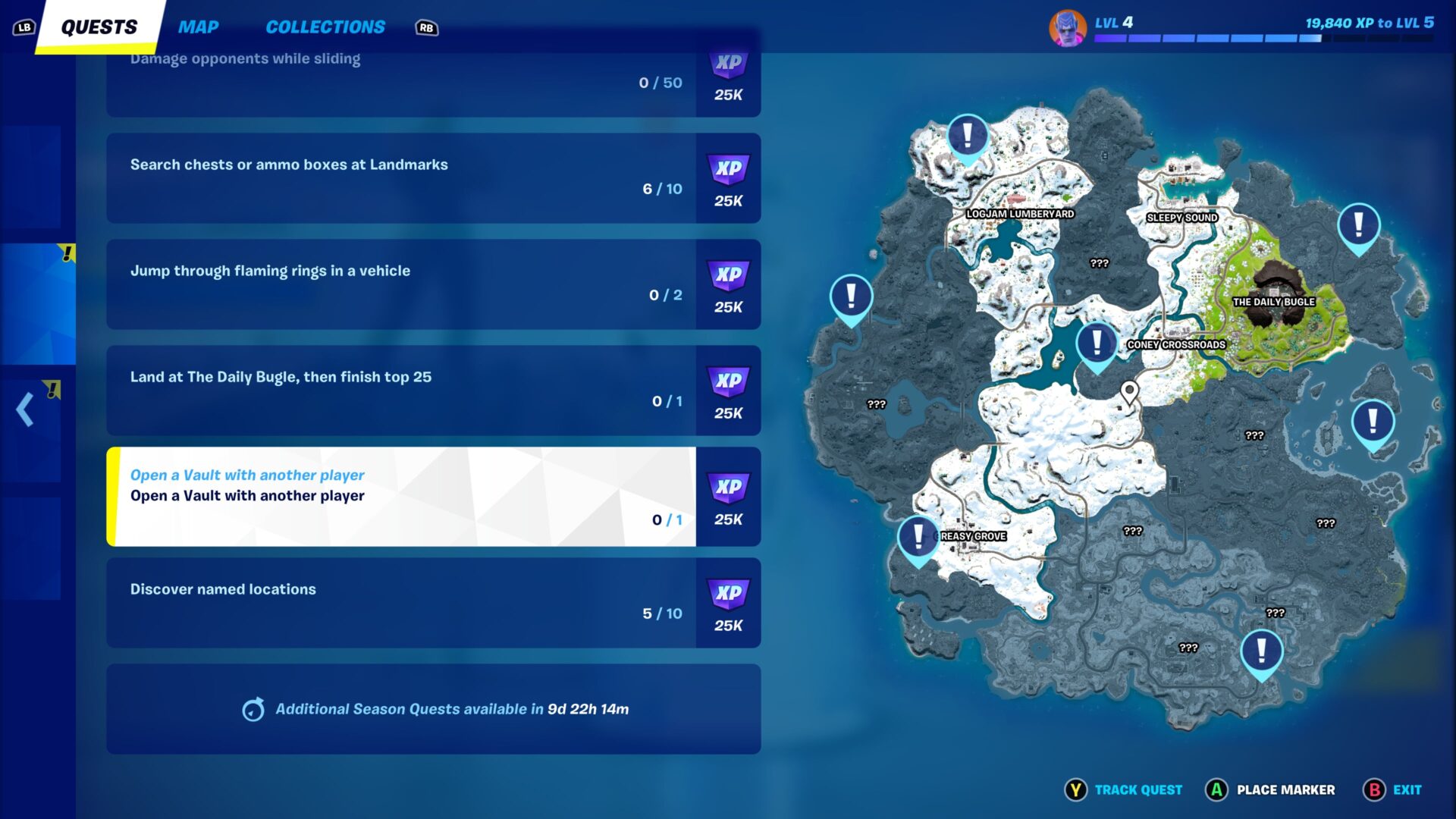Click the clock icon beside Additional Season Quests
The image size is (1456, 819).
(x=253, y=710)
